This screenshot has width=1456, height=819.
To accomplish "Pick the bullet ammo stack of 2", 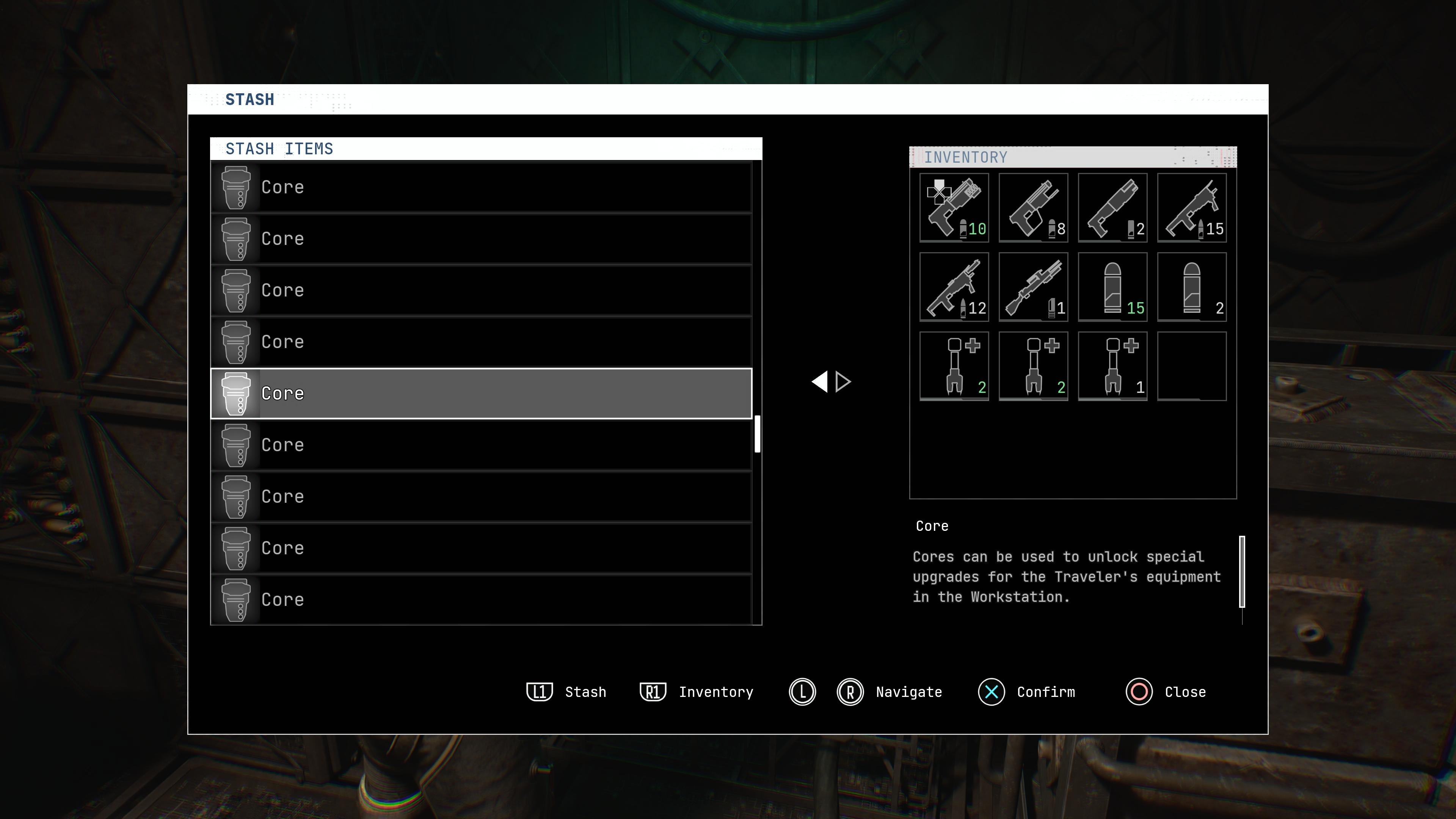I will tap(1191, 287).
